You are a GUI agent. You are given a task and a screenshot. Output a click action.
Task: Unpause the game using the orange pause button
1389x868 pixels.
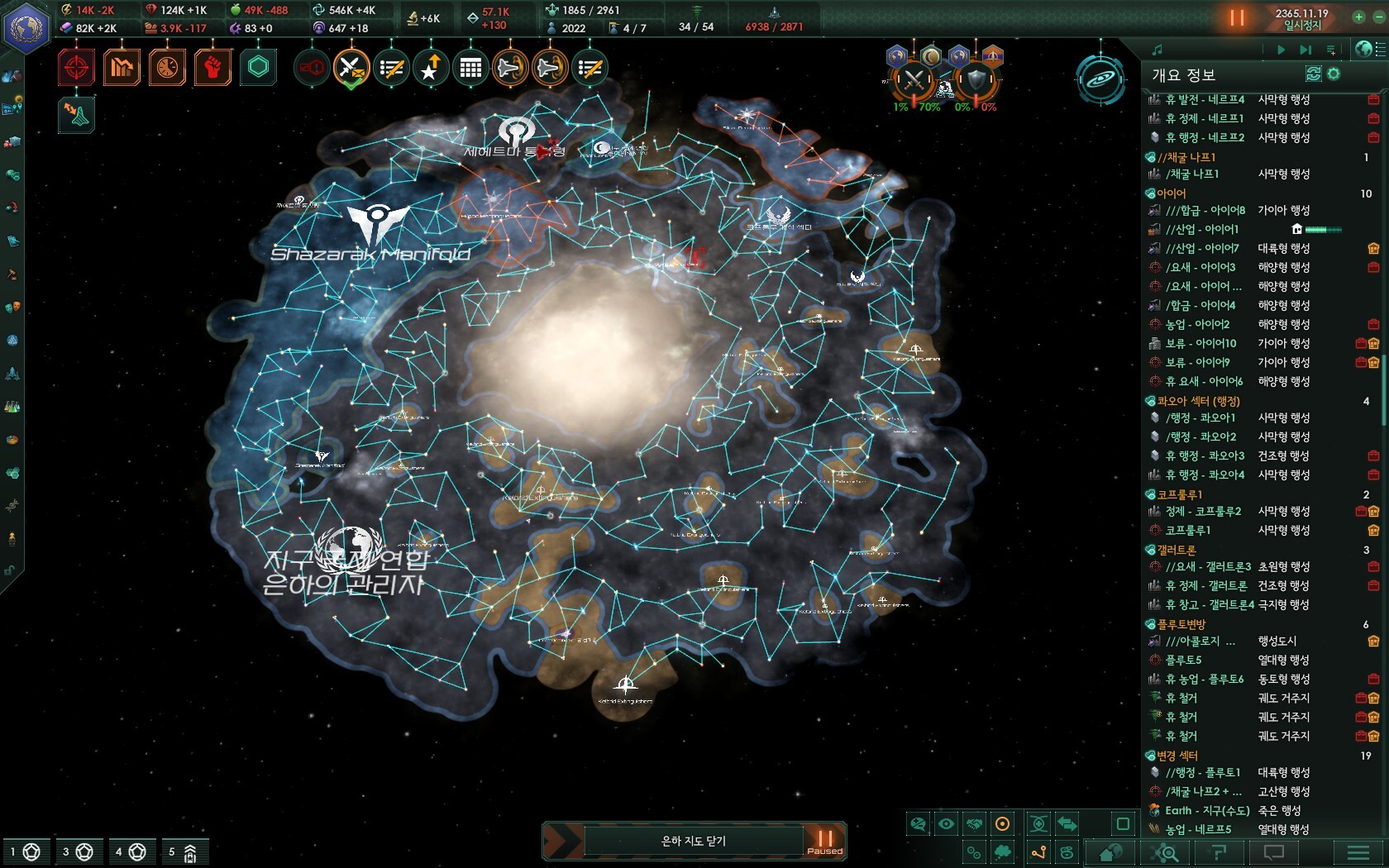[x=1237, y=17]
